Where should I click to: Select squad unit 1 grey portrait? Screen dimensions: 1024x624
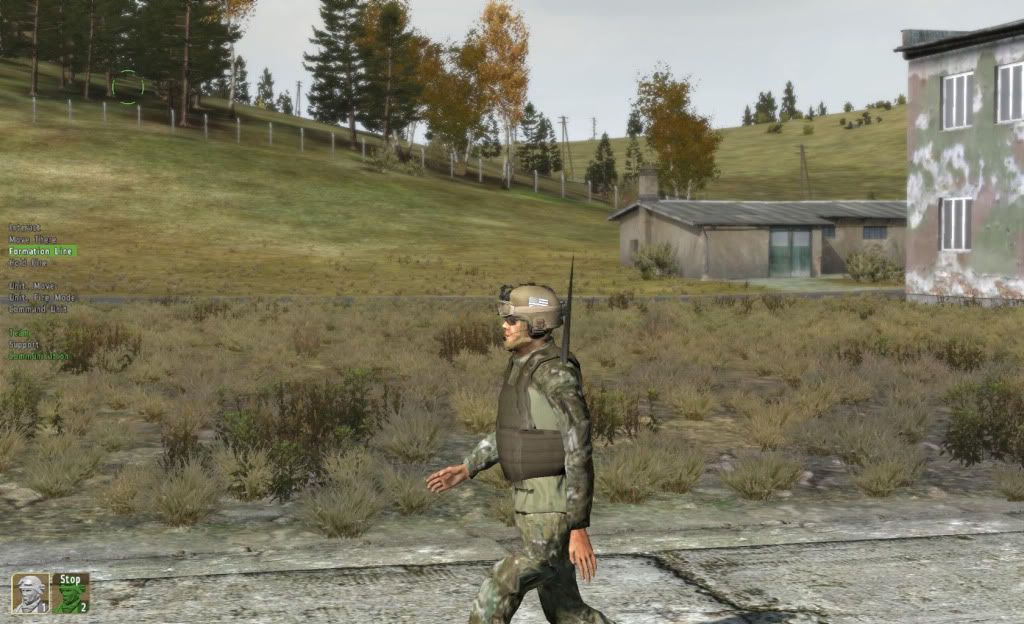30,593
